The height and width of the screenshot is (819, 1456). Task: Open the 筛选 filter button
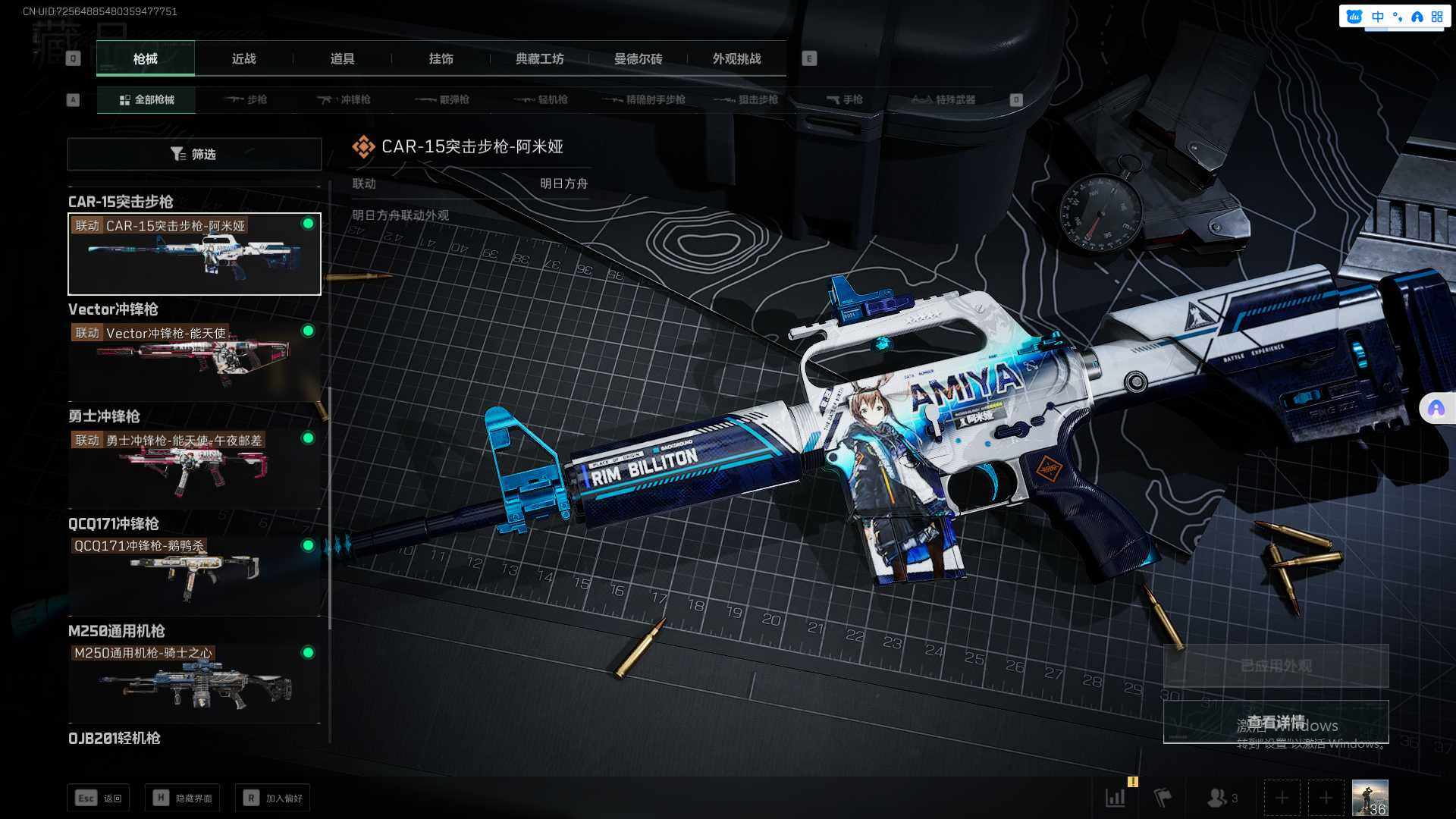coord(194,154)
